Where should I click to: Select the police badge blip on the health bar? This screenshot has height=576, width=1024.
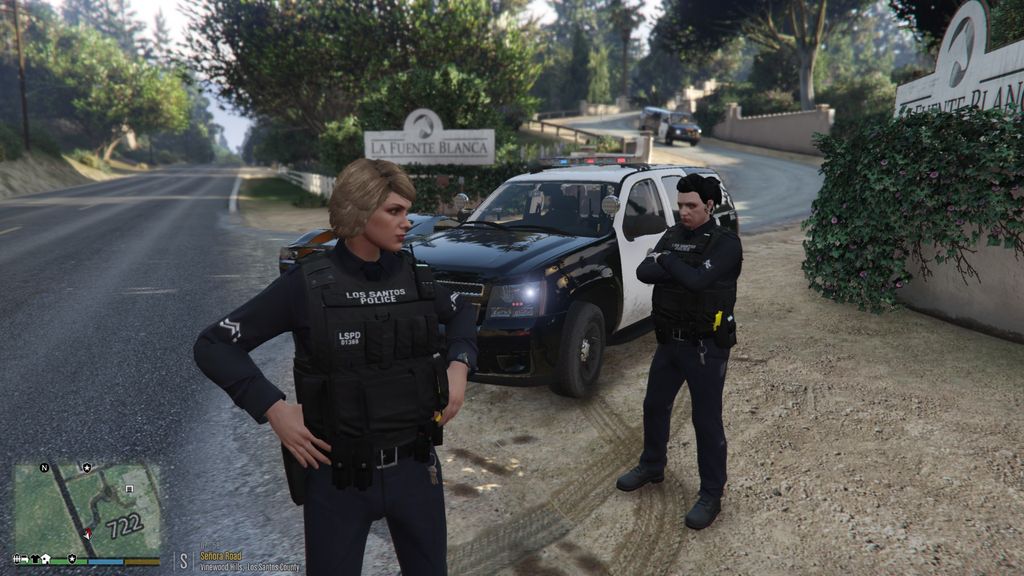(71, 559)
